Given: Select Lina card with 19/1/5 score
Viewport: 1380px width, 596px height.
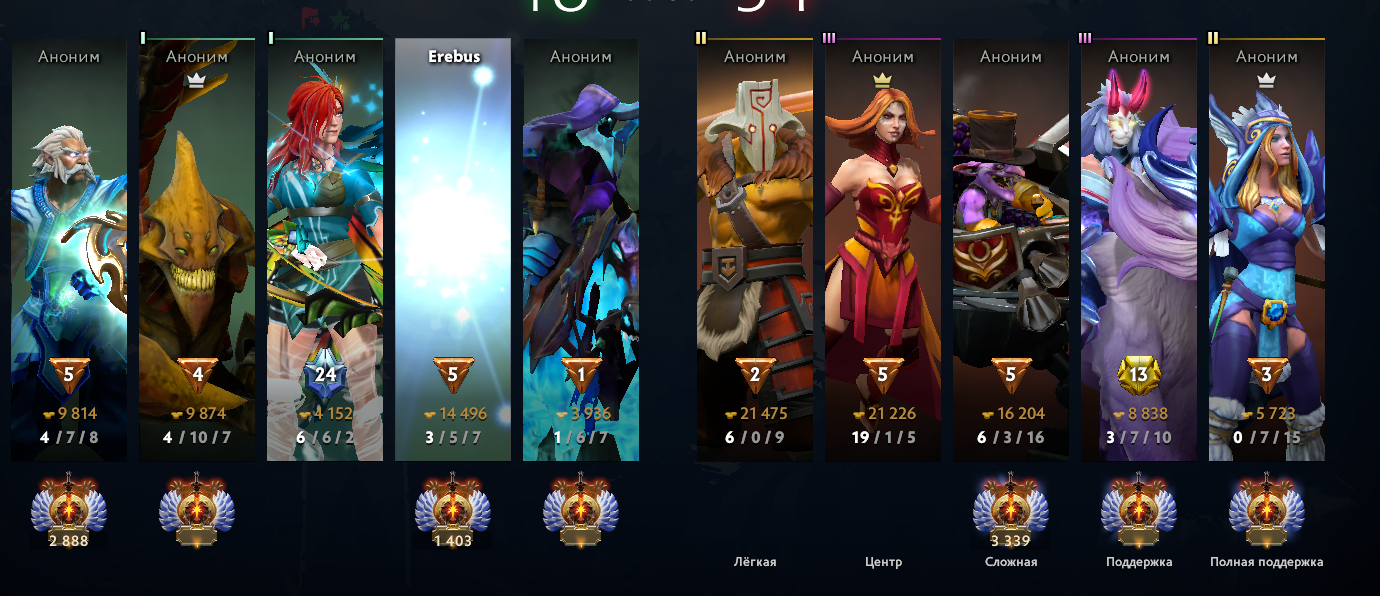Looking at the screenshot, I should pos(883,250).
